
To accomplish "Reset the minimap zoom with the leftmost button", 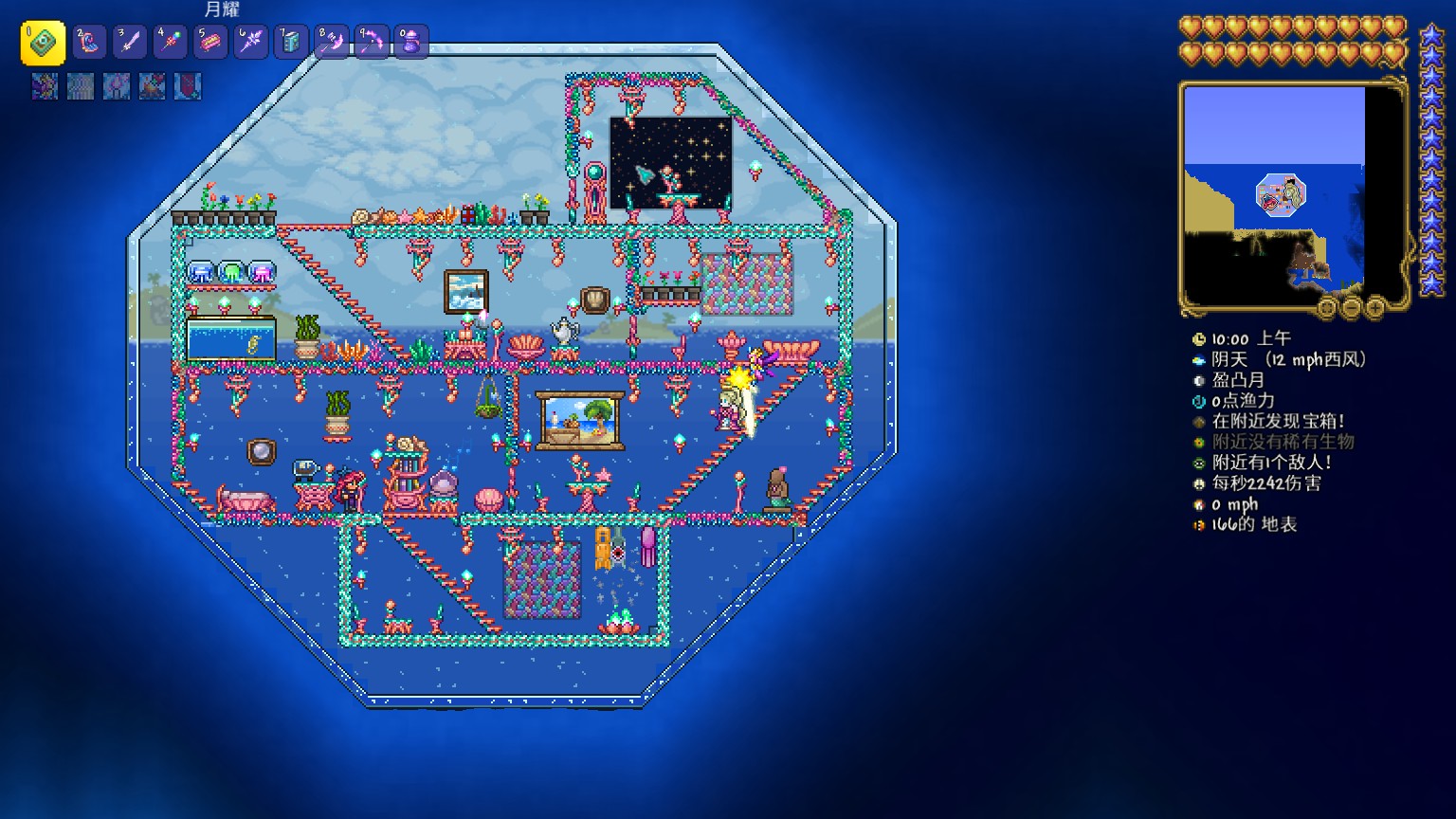I will (1327, 306).
